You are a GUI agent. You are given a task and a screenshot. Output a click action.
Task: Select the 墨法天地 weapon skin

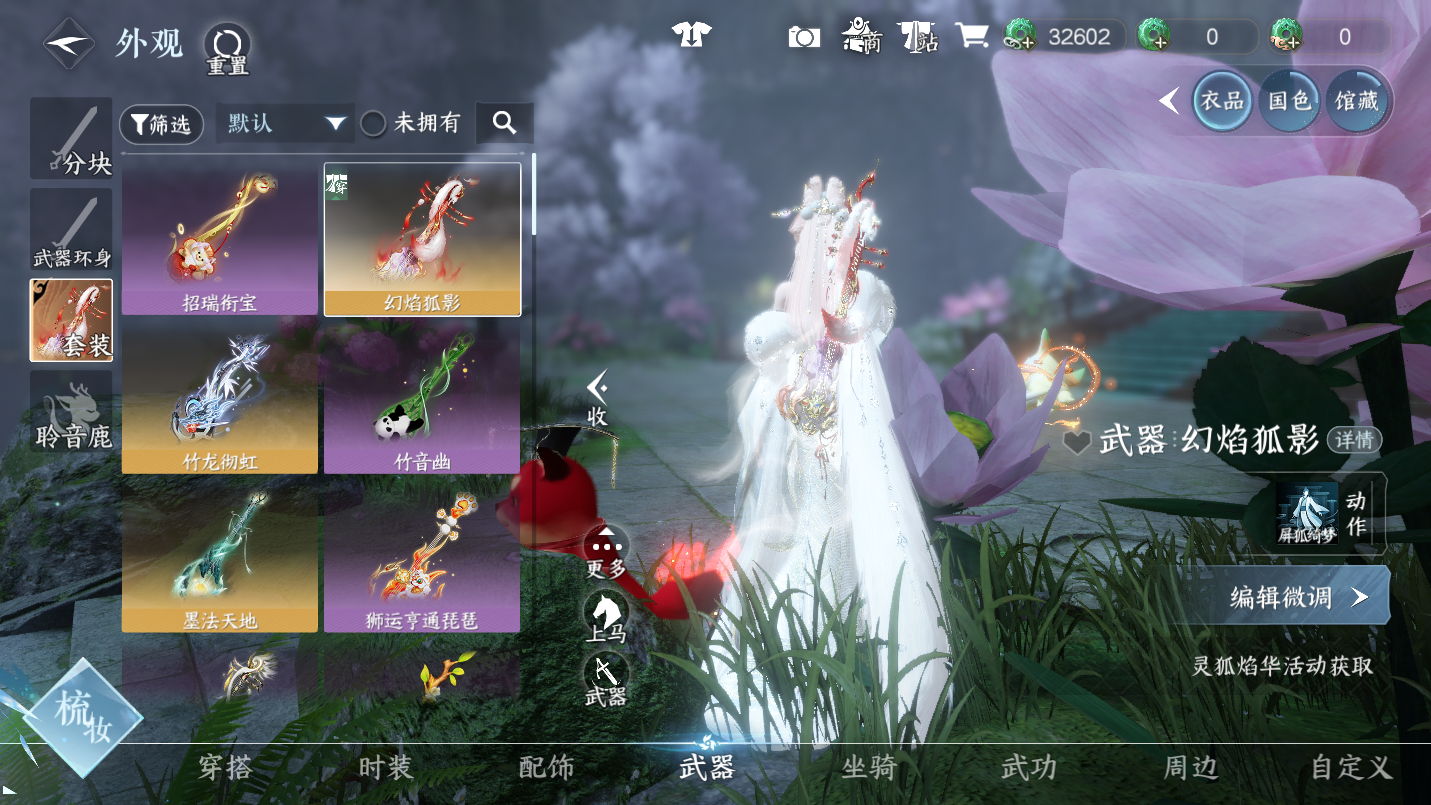[x=220, y=559]
